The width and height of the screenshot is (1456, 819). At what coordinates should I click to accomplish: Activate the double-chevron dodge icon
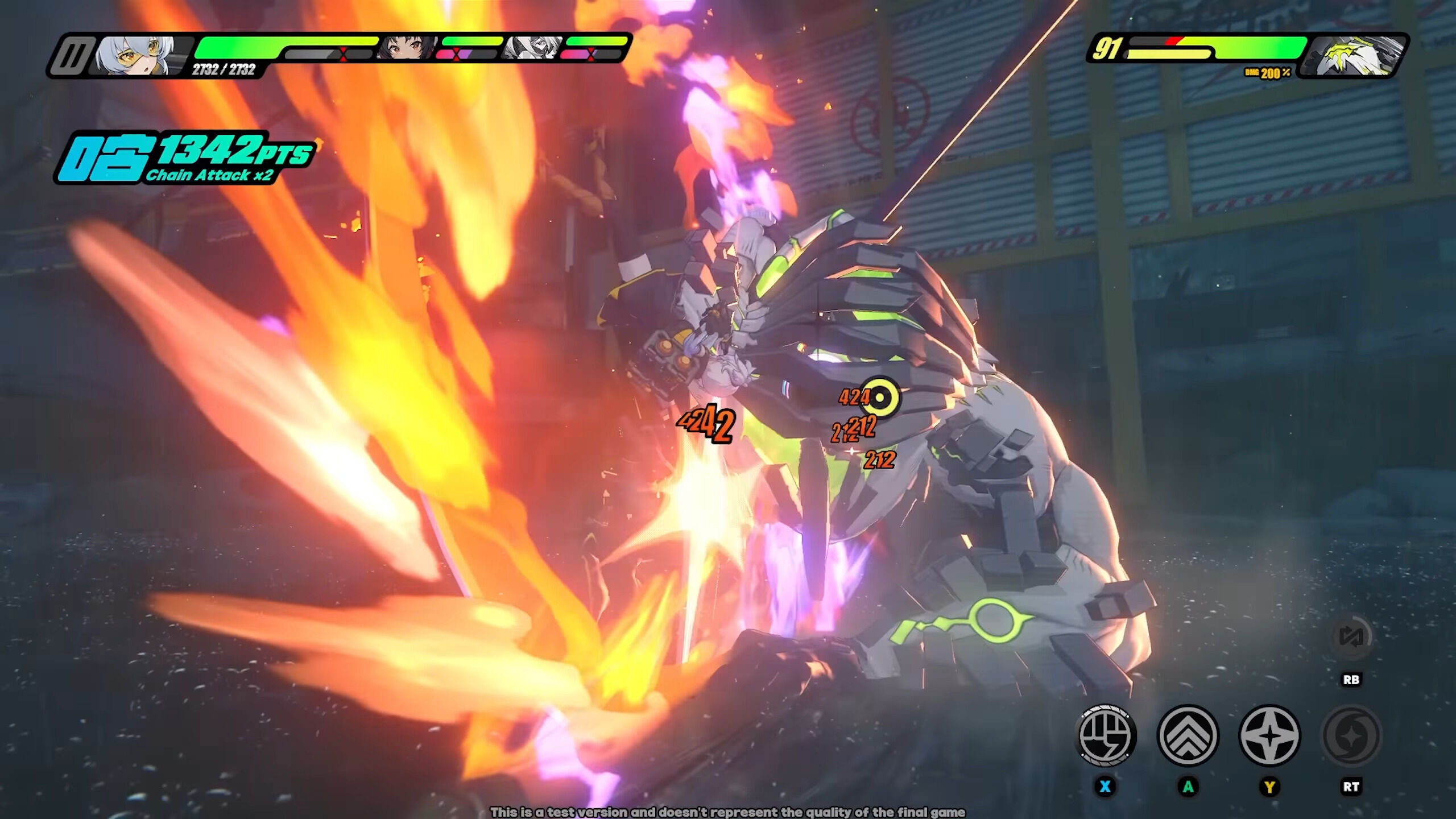[1188, 735]
